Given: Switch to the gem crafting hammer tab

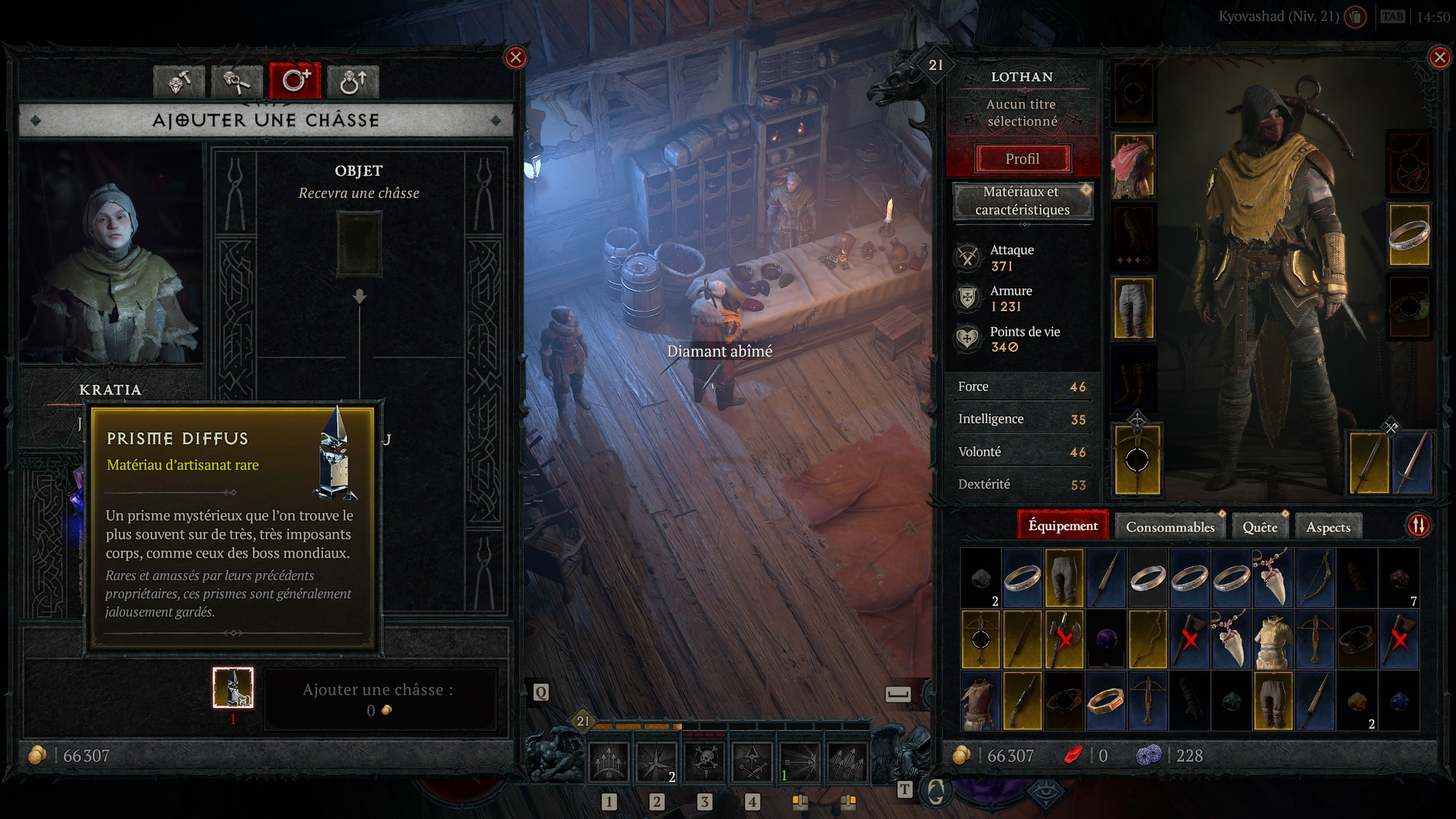Looking at the screenshot, I should pyautogui.click(x=179, y=82).
